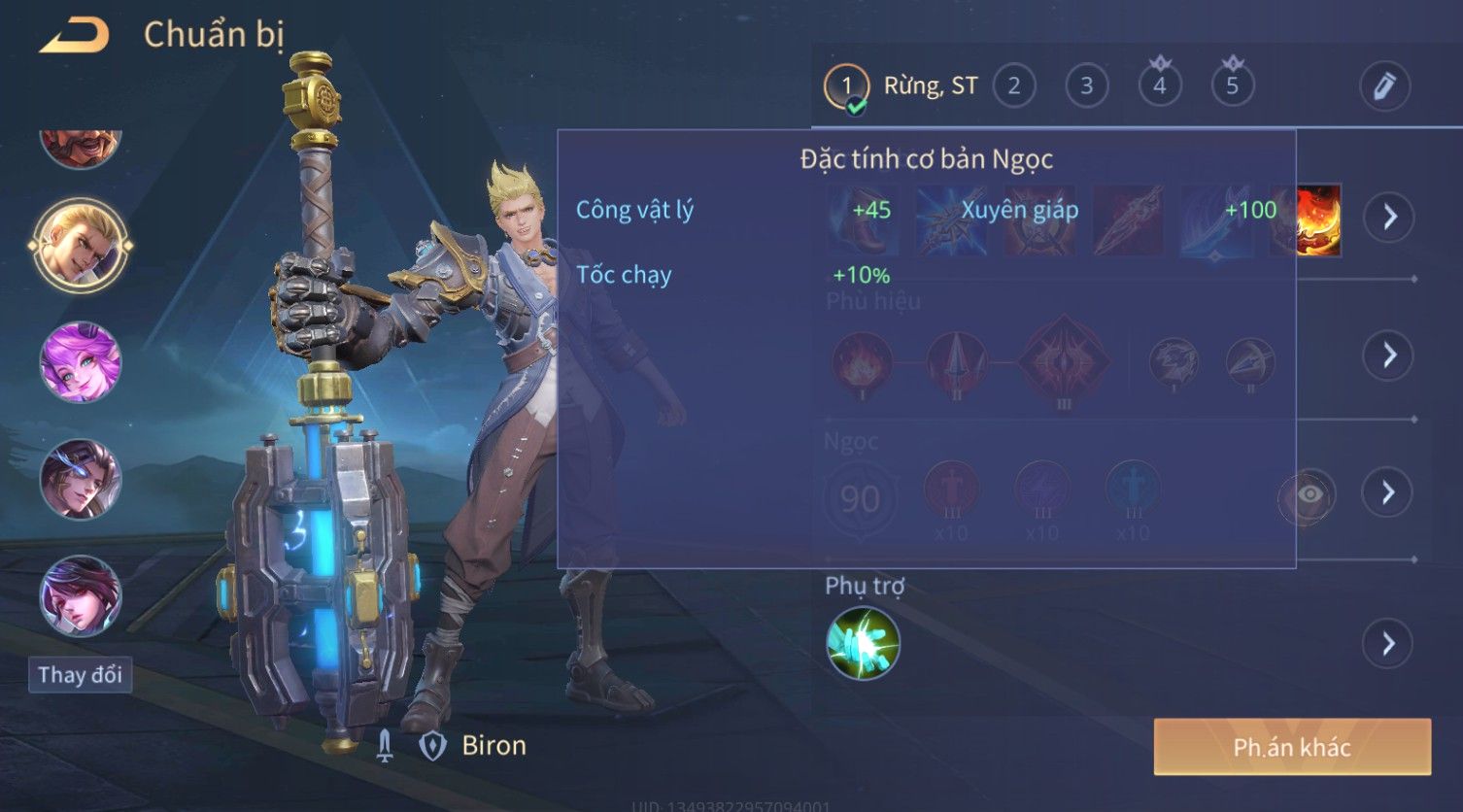Open the equipment build arrow
1463x812 pixels.
1389,217
